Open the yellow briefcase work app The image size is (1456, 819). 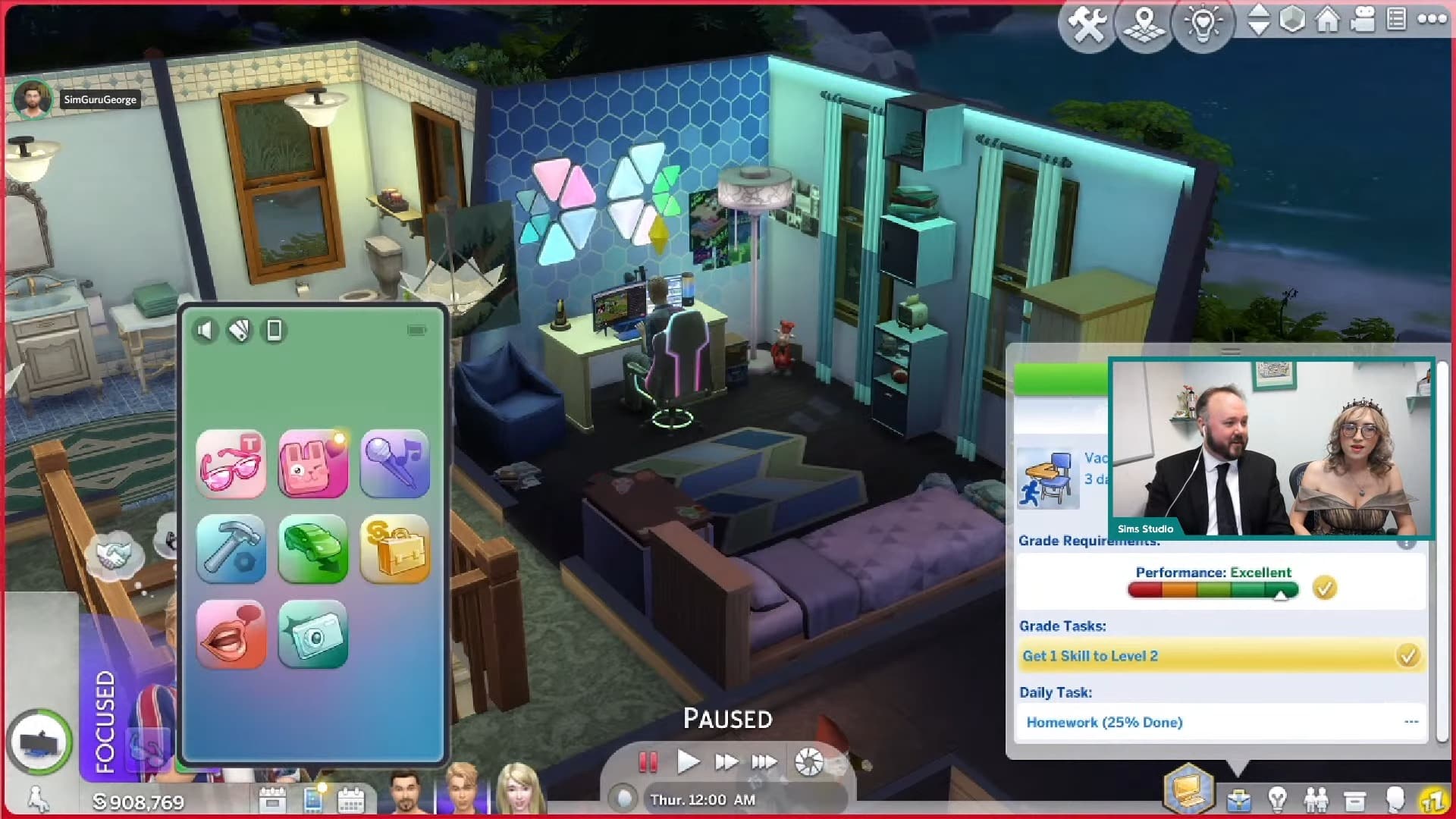(x=395, y=548)
